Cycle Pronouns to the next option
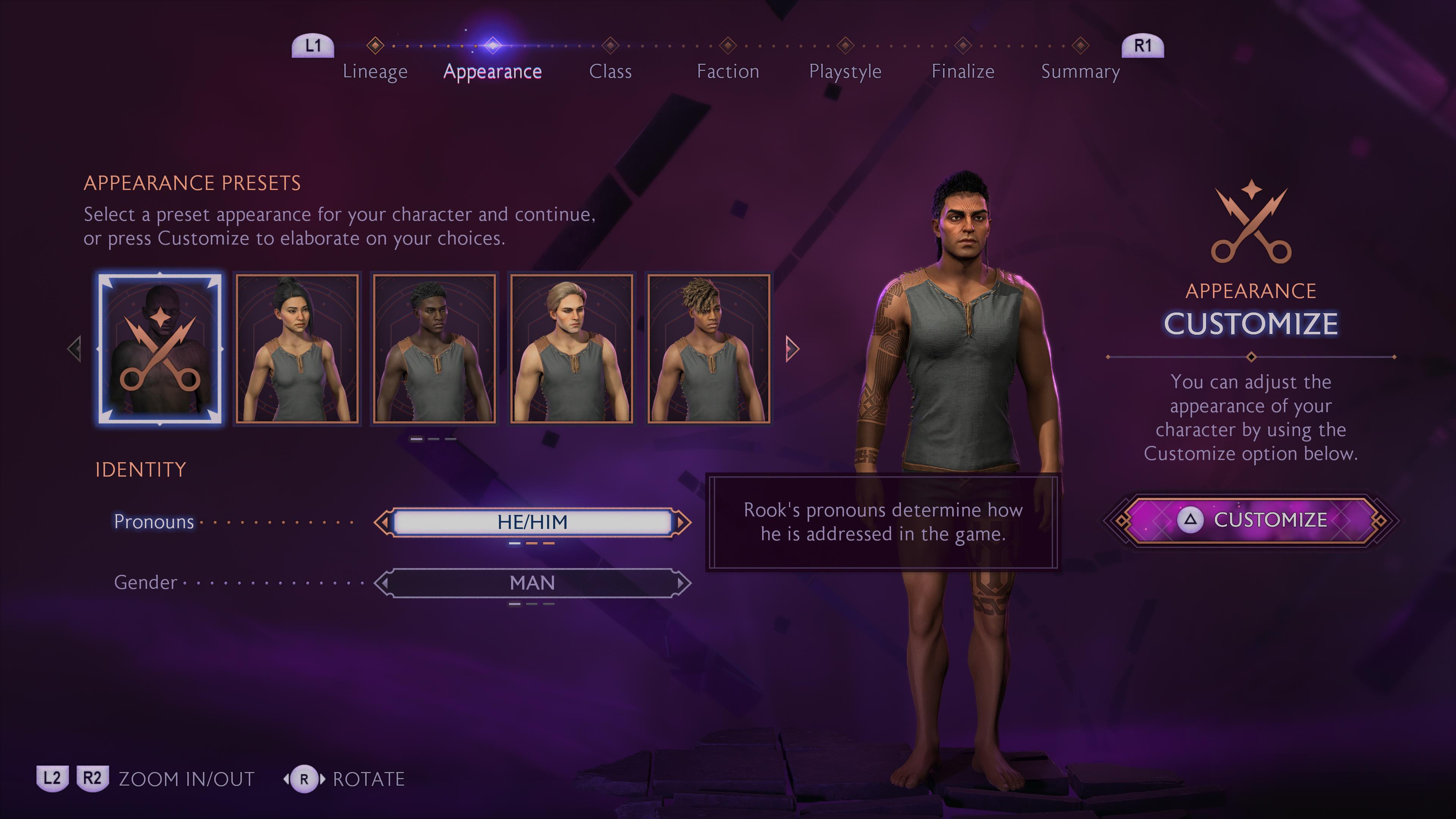The width and height of the screenshot is (1456, 819). pyautogui.click(x=683, y=522)
